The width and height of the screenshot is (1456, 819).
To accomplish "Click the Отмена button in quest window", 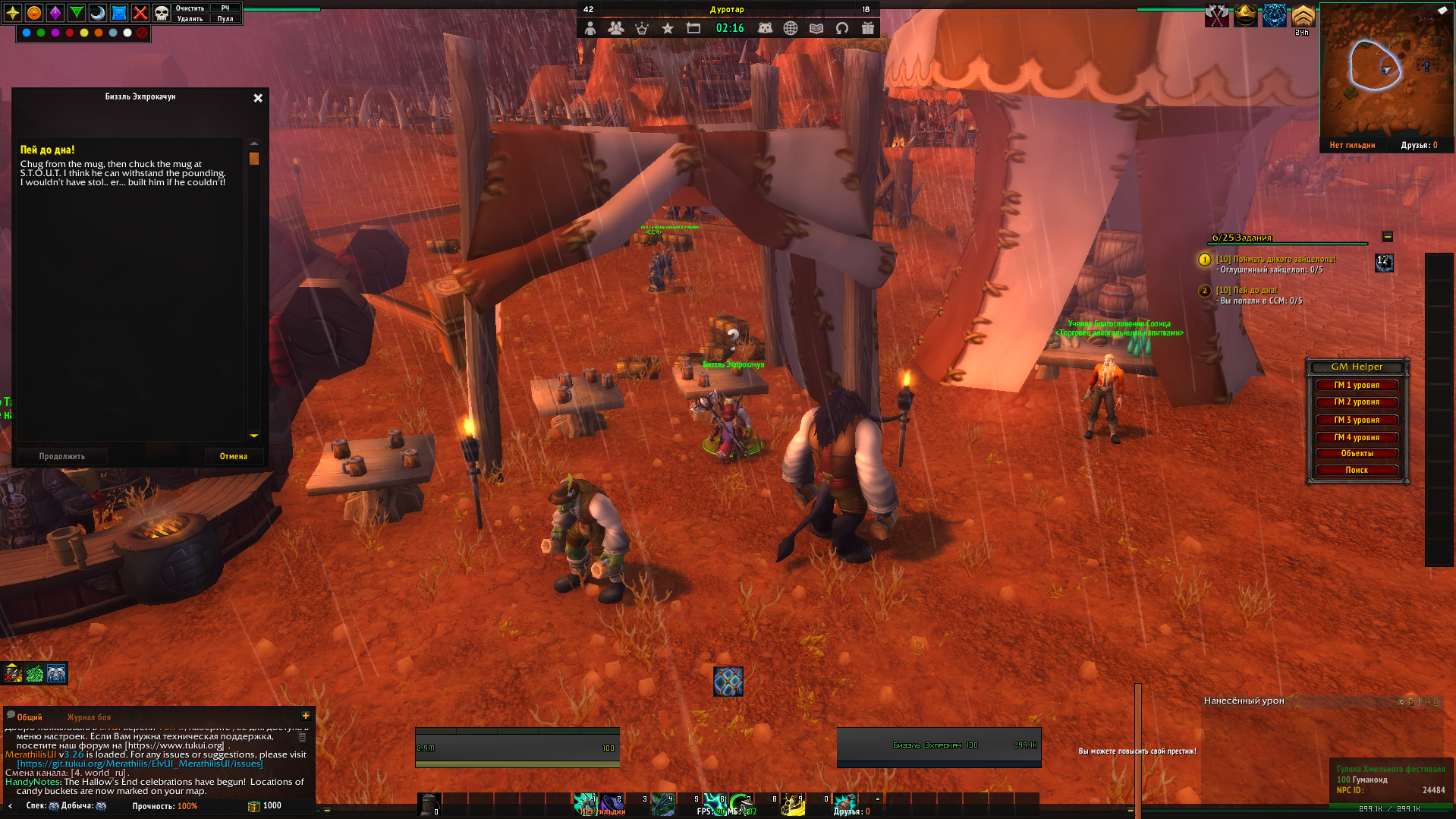I will 234,456.
